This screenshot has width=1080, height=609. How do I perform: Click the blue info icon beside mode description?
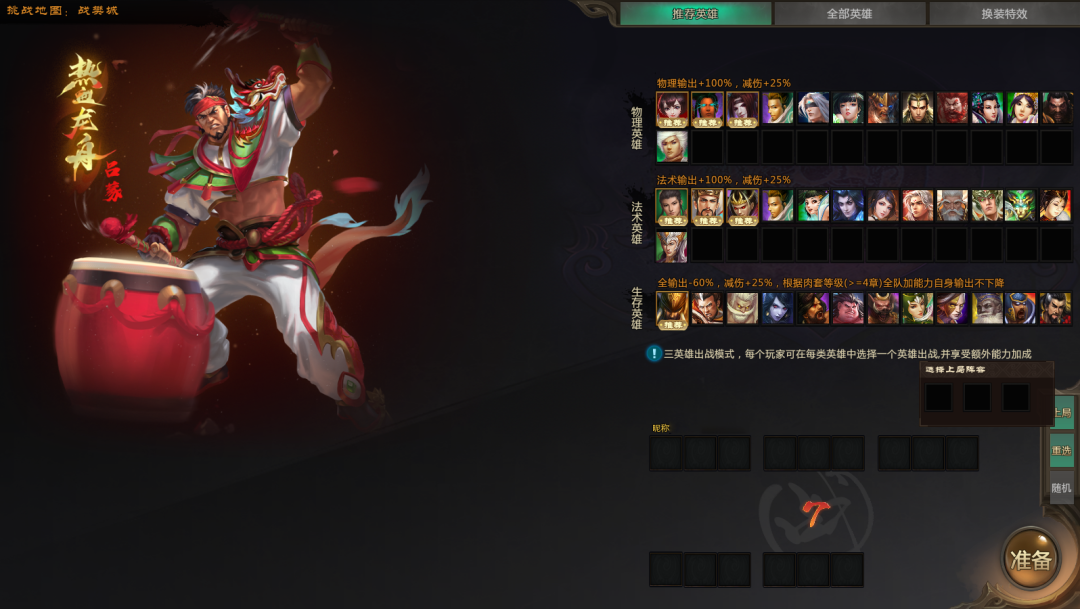click(x=654, y=353)
